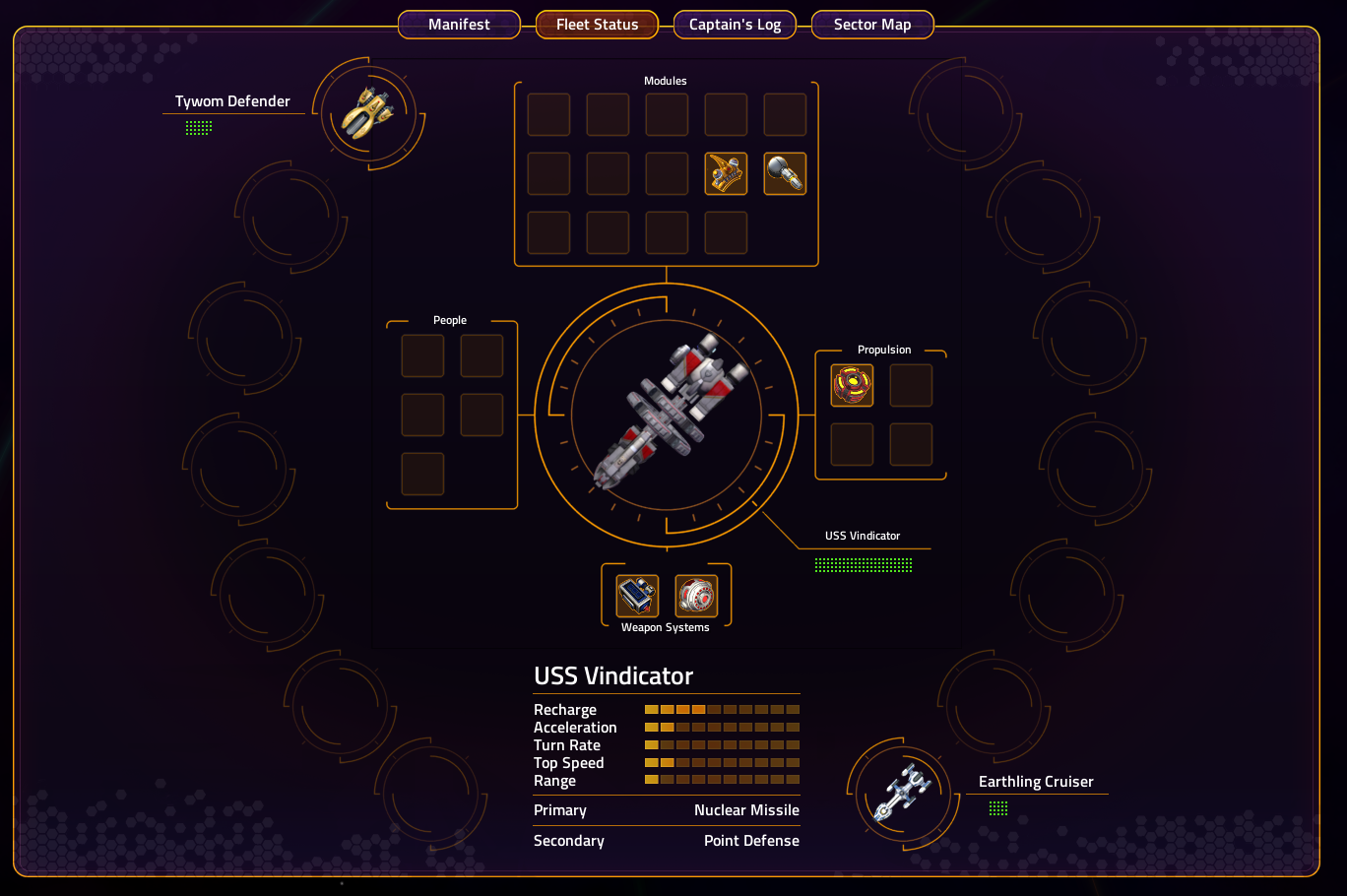Screen dimensions: 1347x896
Task: Open the Captain's Log tab
Action: point(735,25)
